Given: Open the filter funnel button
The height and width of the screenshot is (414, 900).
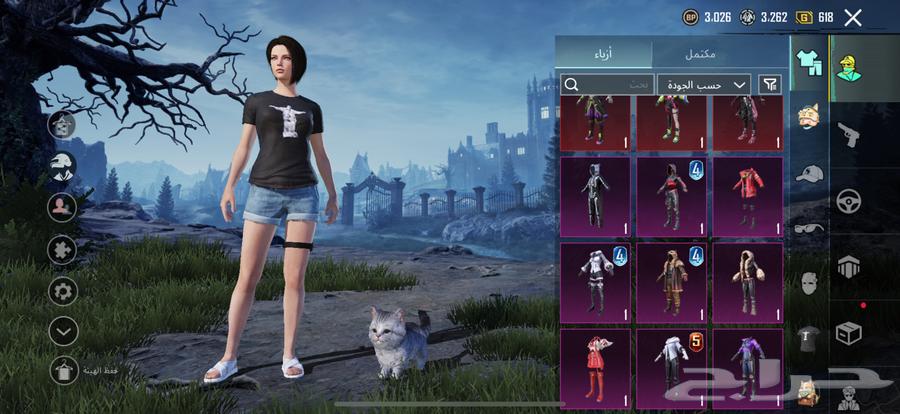Looking at the screenshot, I should point(770,85).
